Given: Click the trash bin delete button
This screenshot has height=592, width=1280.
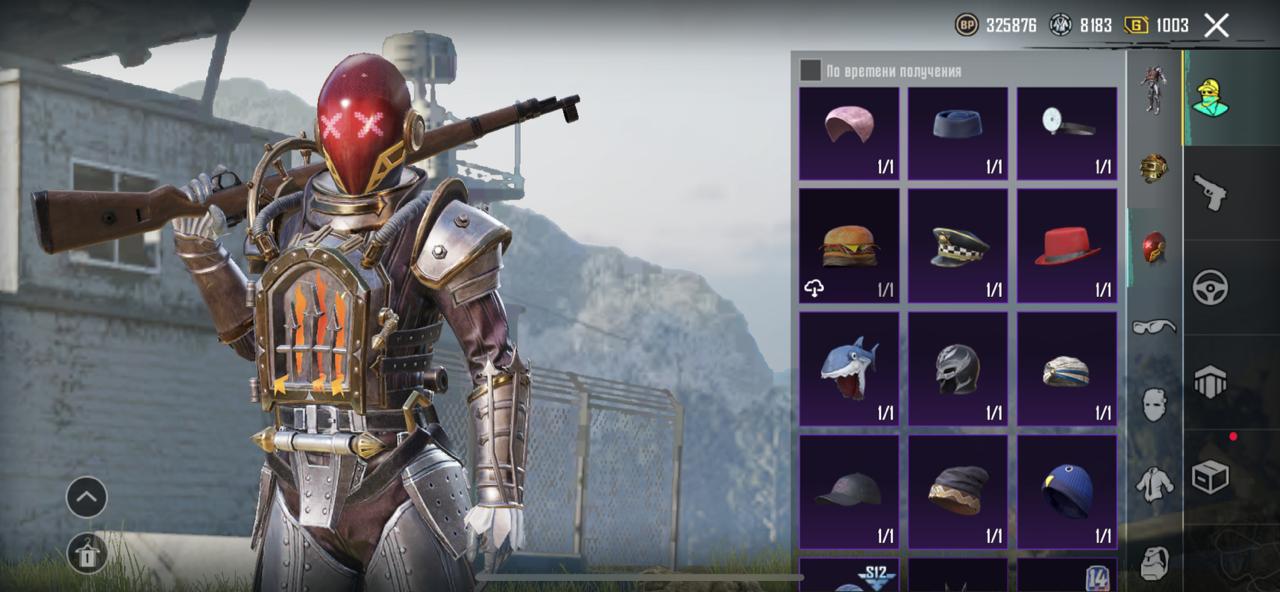Looking at the screenshot, I should coord(87,553).
